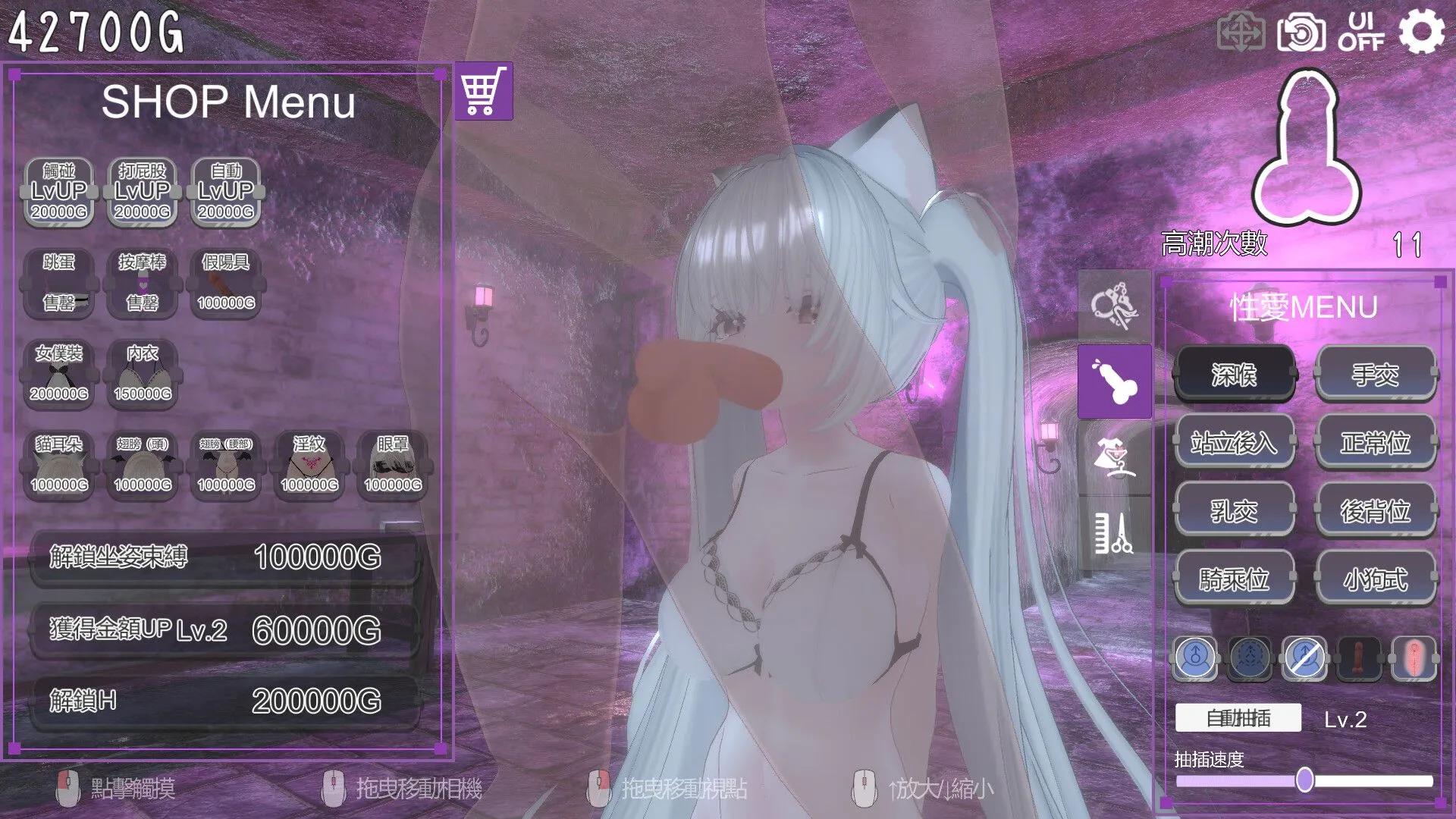The height and width of the screenshot is (819, 1456).
Task: Toggle the UI OFF button
Action: (x=1361, y=33)
